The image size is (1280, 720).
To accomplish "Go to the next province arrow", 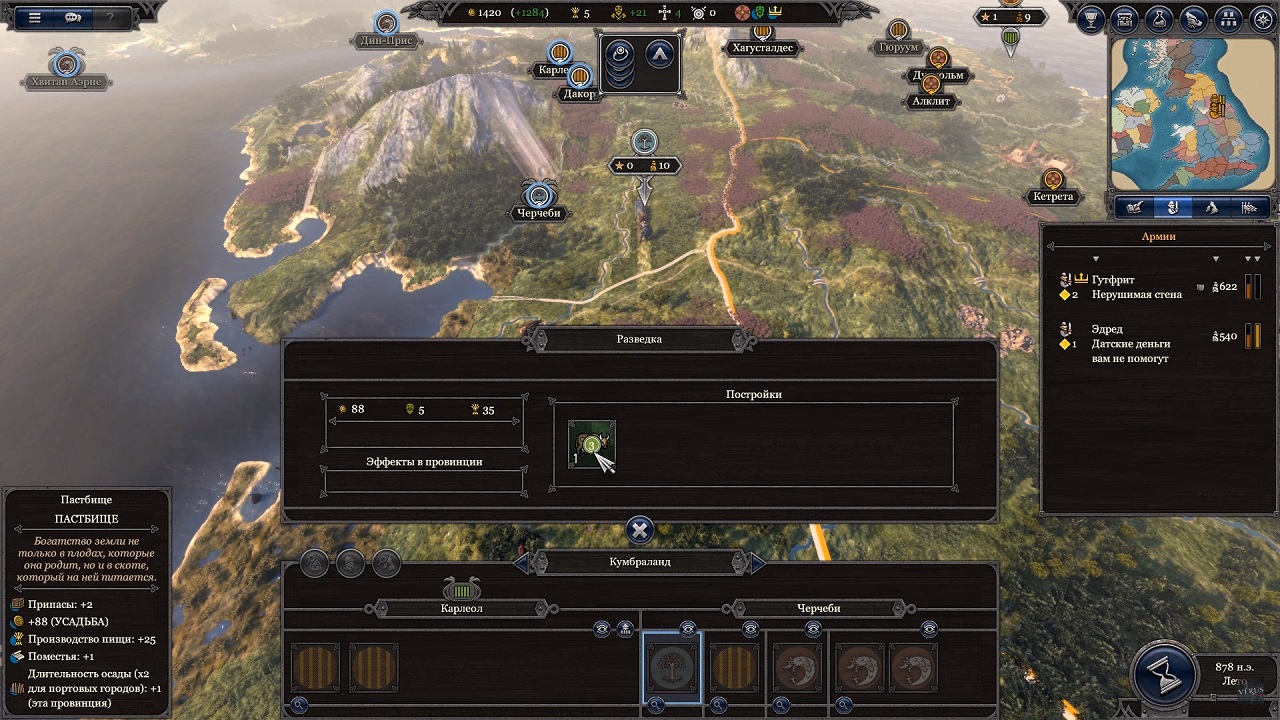I will (757, 563).
